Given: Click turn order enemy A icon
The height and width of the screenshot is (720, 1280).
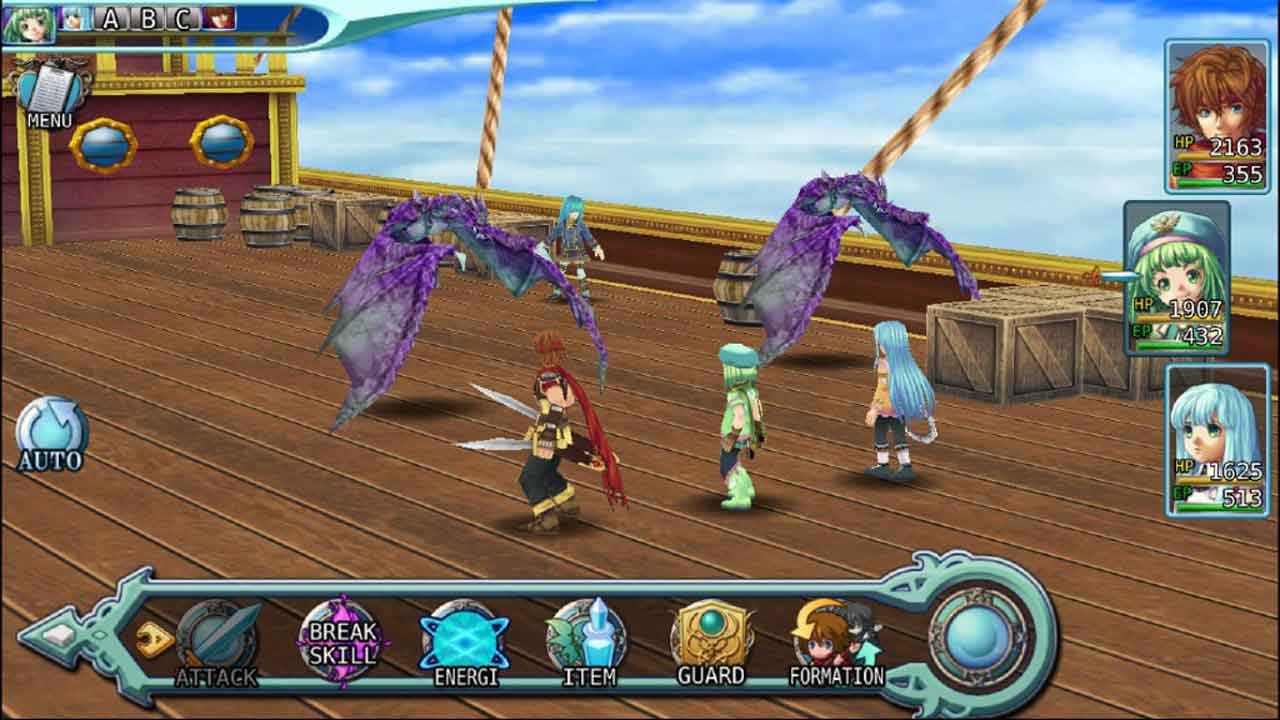Looking at the screenshot, I should (x=110, y=18).
